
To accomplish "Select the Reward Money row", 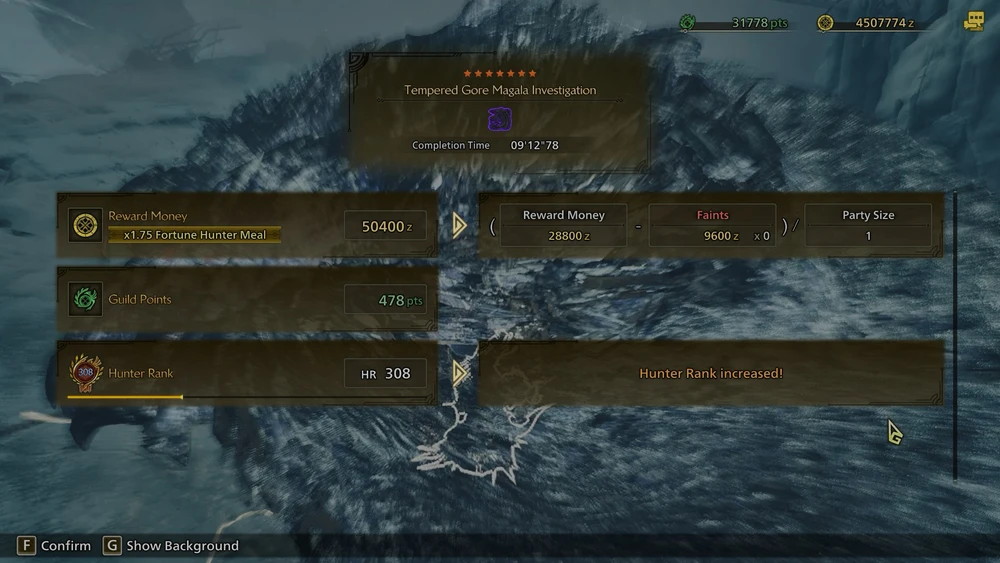I will [247, 225].
